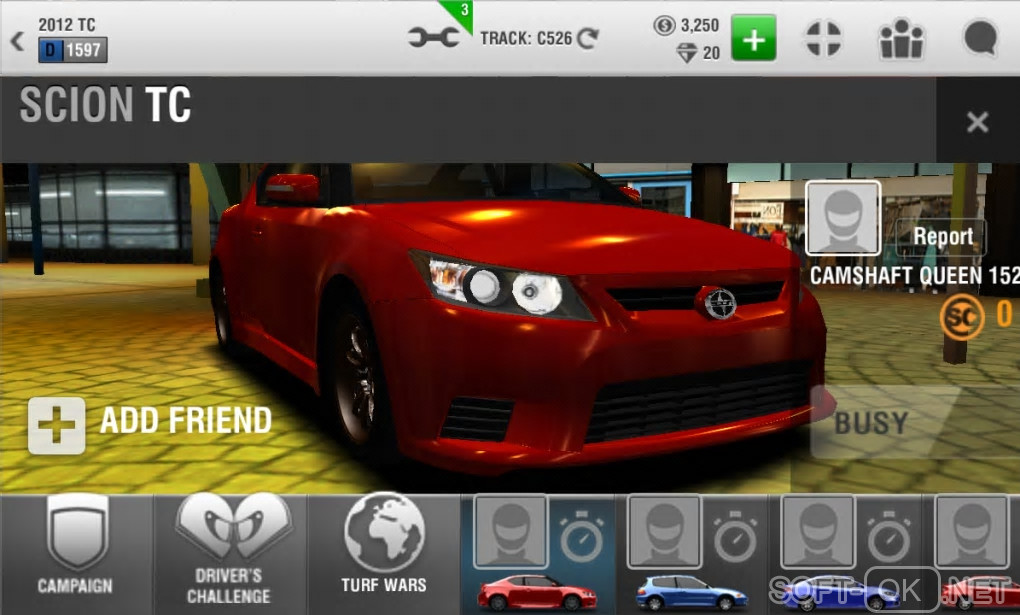Report player Camshaft Queen
The width and height of the screenshot is (1020, 615).
tap(942, 237)
